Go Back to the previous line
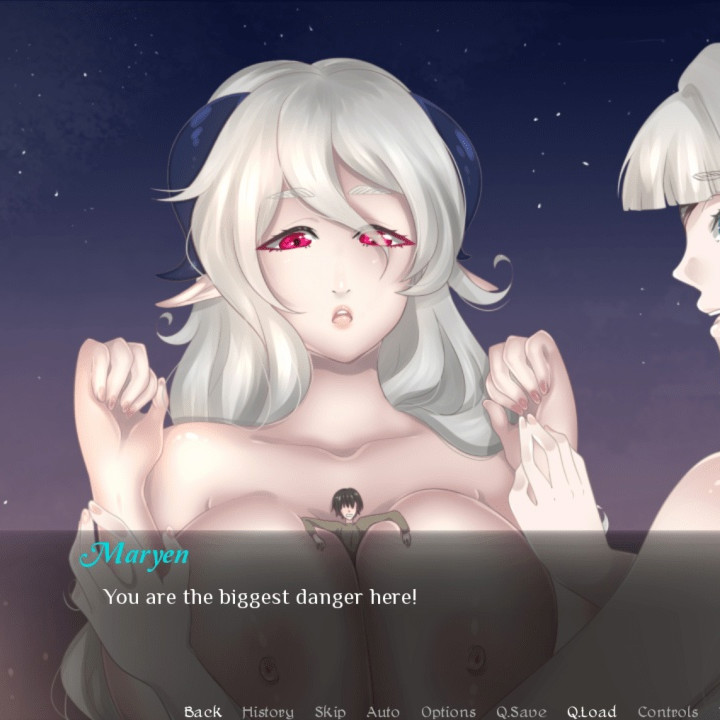Image resolution: width=720 pixels, height=720 pixels. [203, 711]
